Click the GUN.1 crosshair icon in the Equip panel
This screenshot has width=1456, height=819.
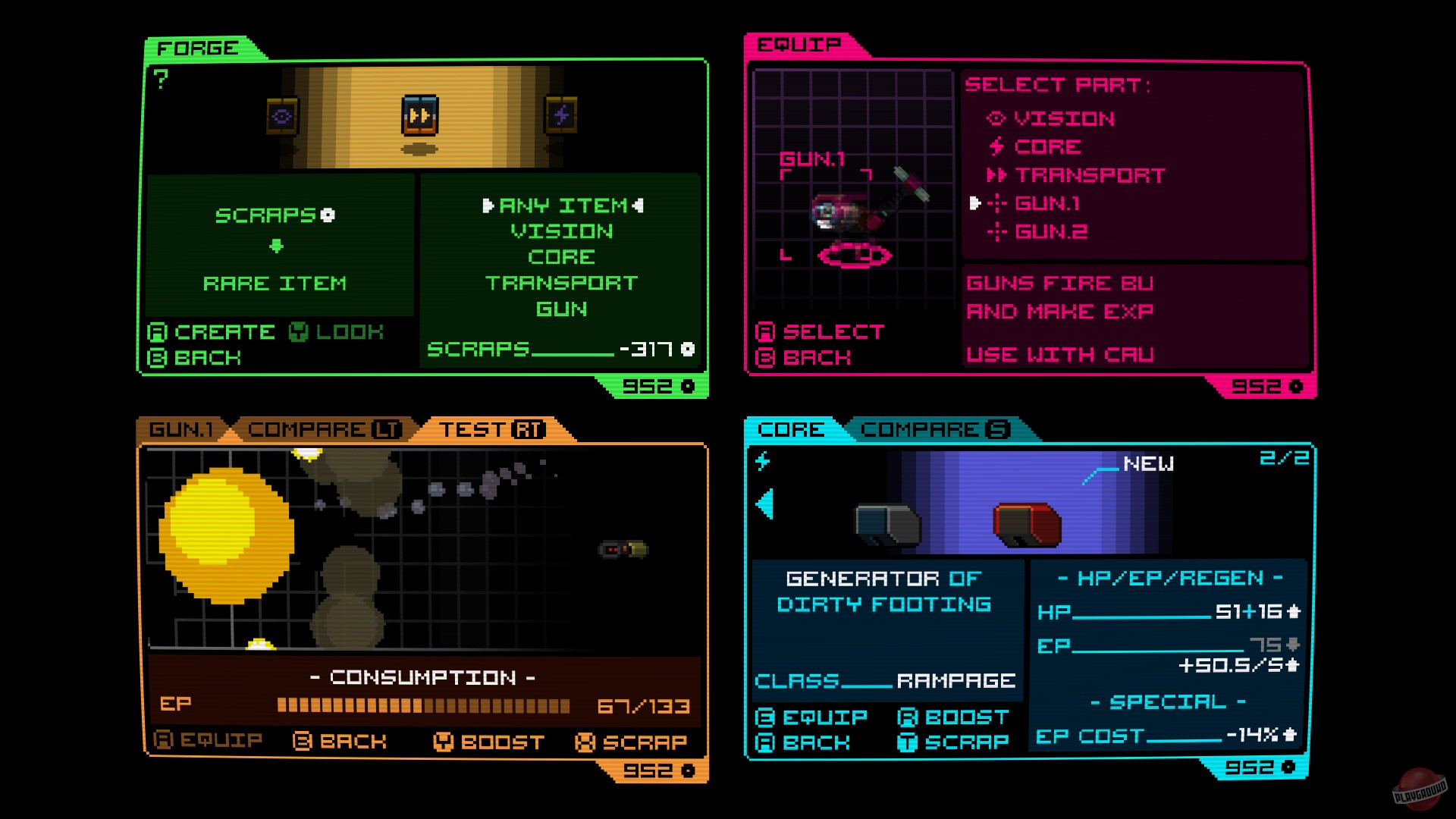tap(999, 203)
